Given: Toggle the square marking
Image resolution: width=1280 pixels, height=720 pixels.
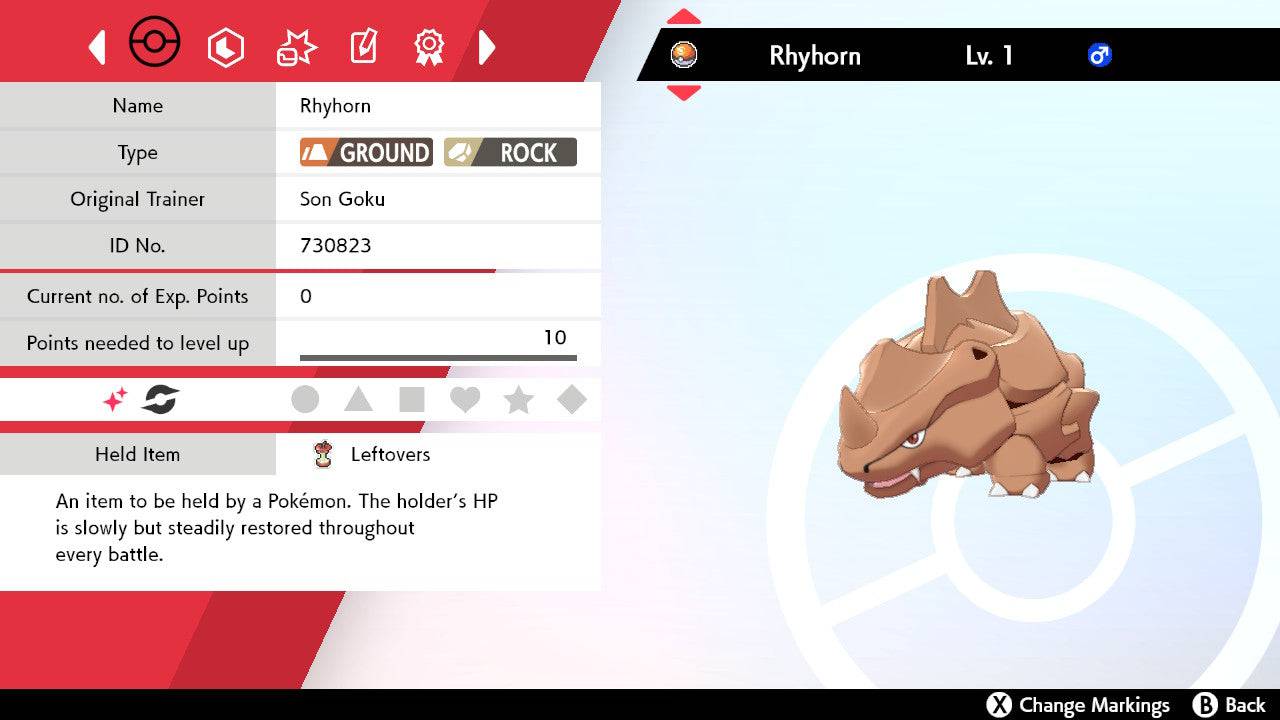Looking at the screenshot, I should tap(411, 400).
